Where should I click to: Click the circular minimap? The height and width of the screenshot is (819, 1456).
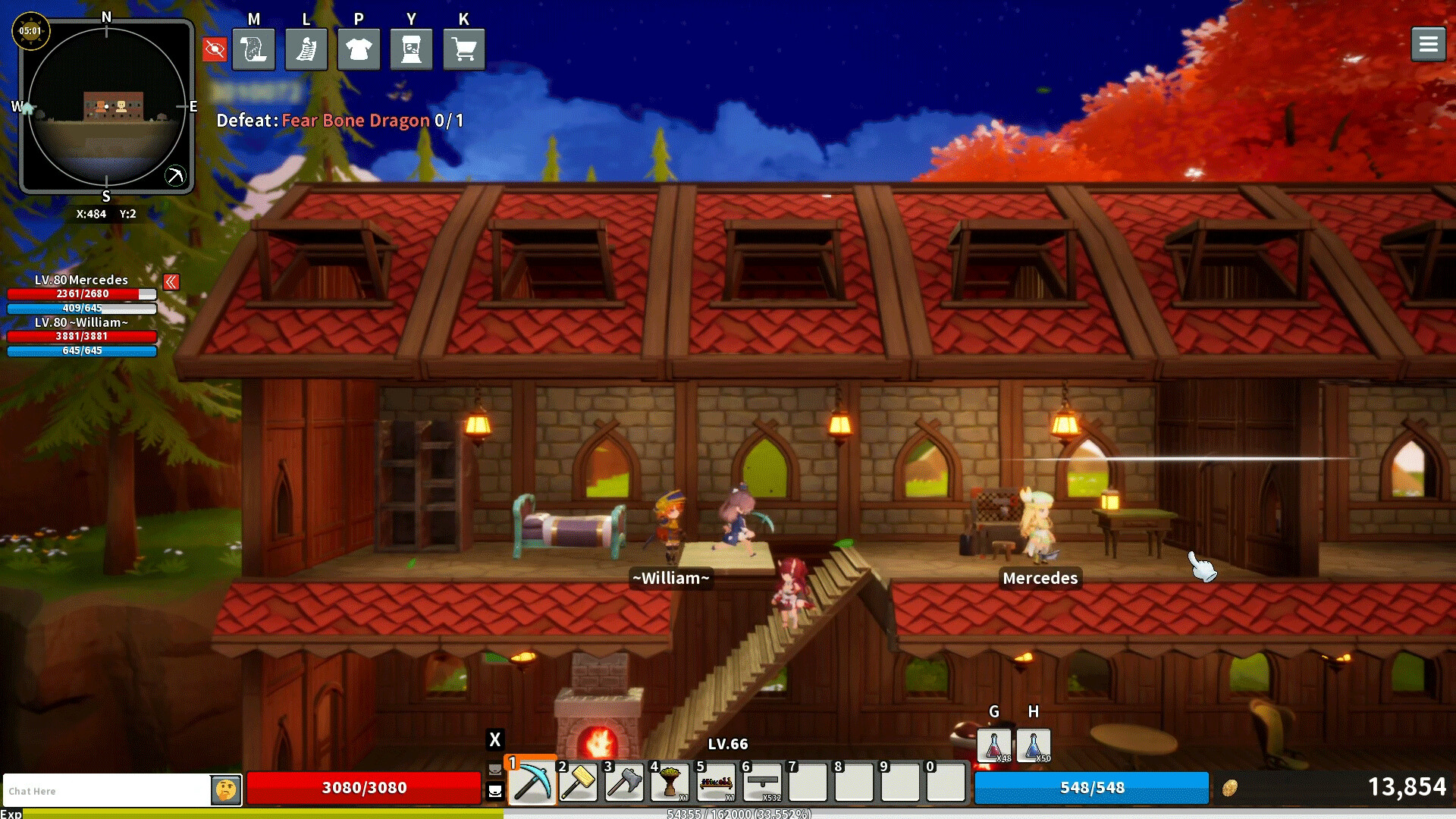point(106,106)
